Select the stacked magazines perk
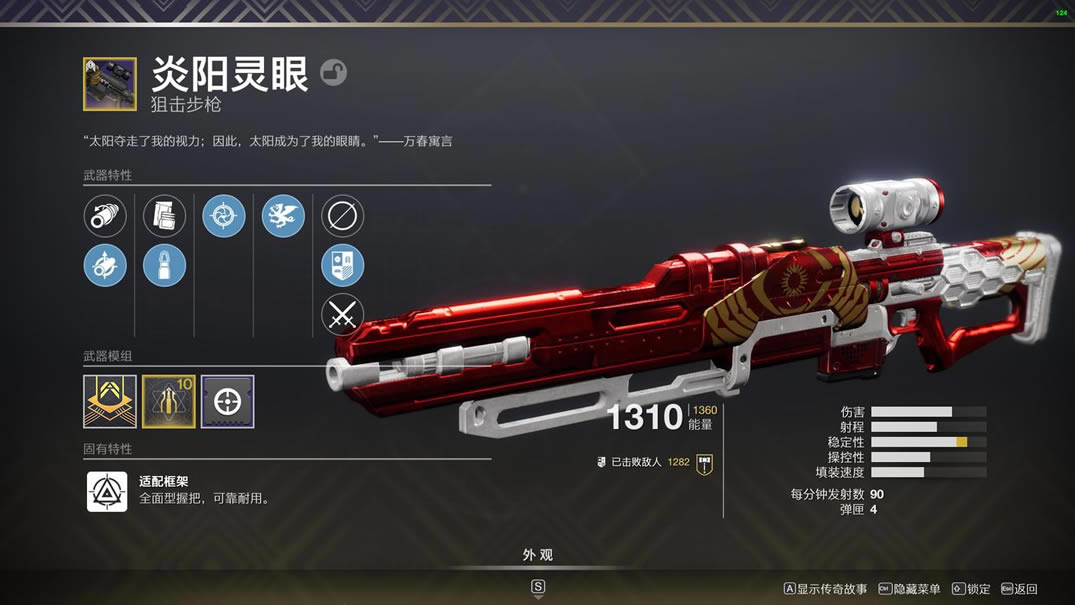This screenshot has width=1075, height=605. [x=164, y=216]
